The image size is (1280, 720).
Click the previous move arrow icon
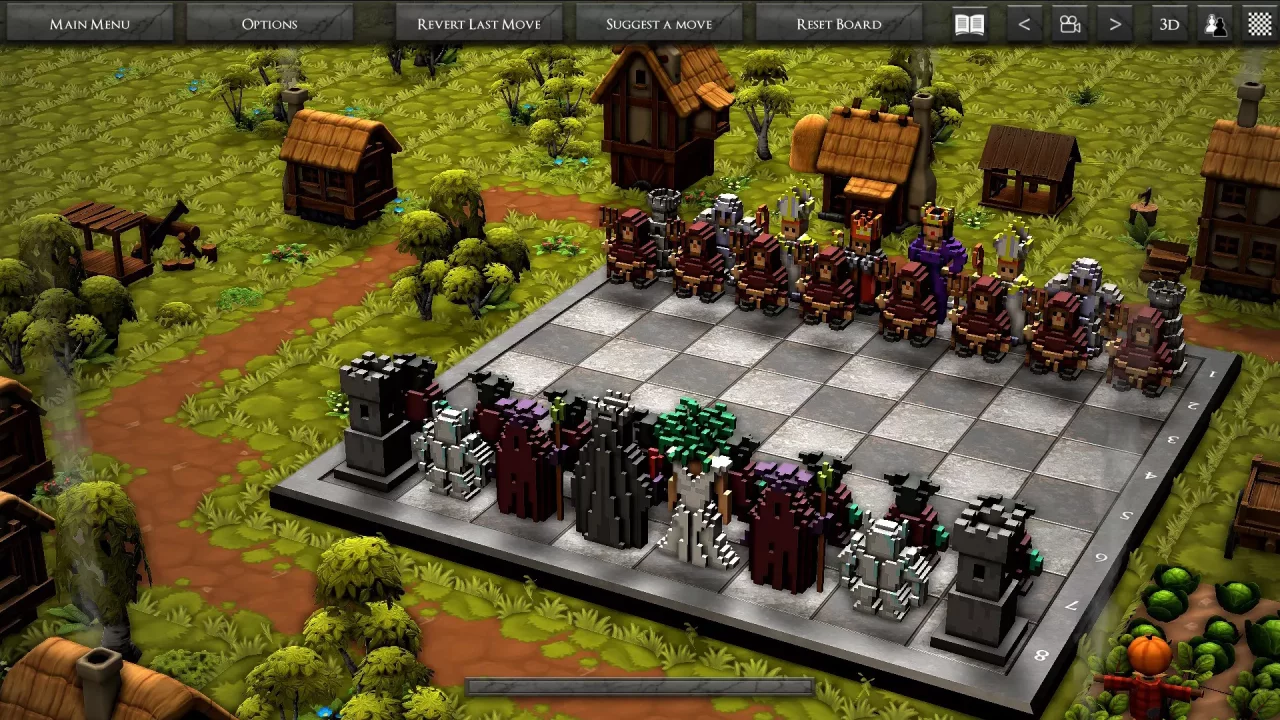(x=1023, y=23)
